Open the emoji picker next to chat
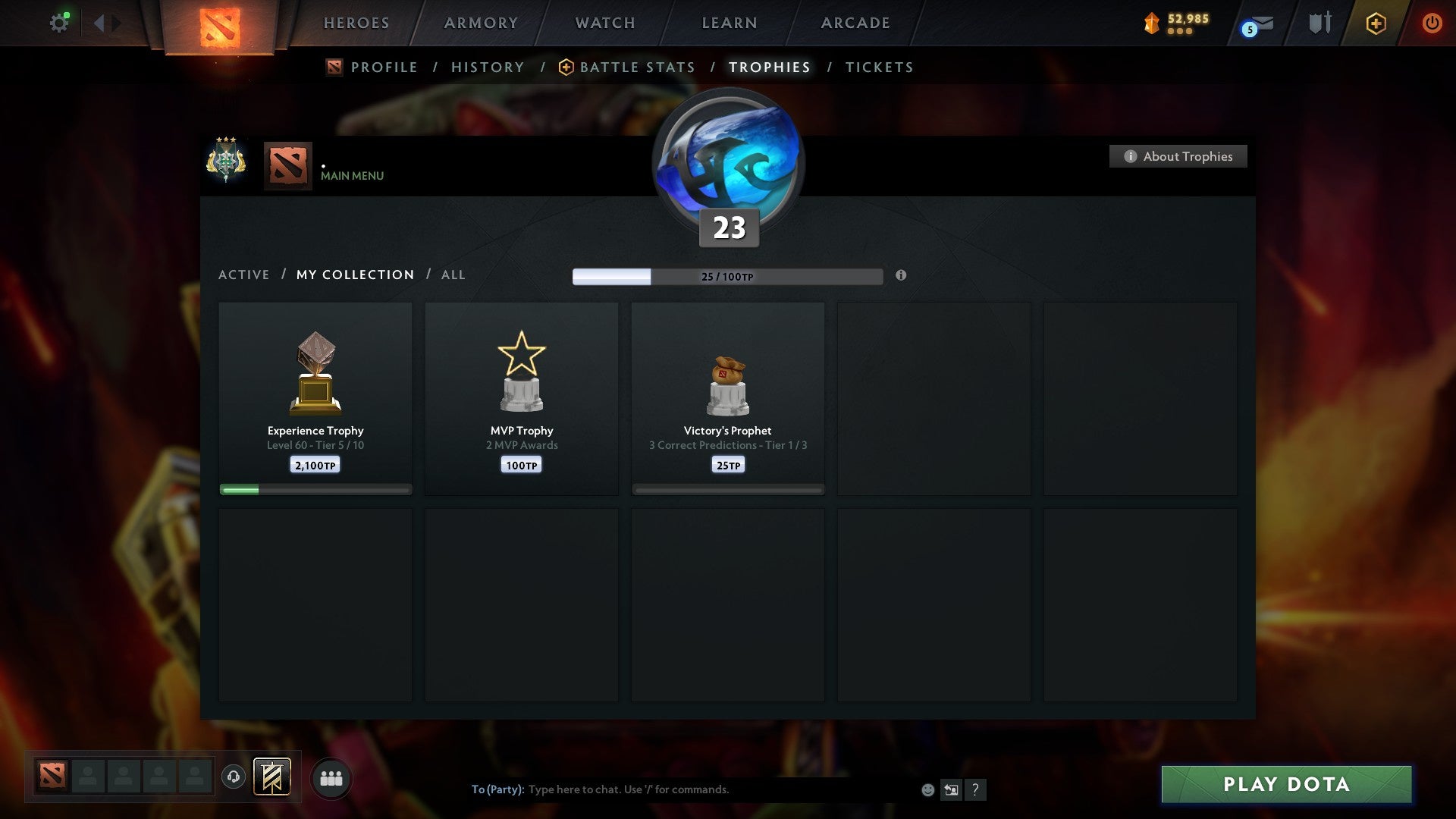This screenshot has width=1456, height=819. [927, 789]
